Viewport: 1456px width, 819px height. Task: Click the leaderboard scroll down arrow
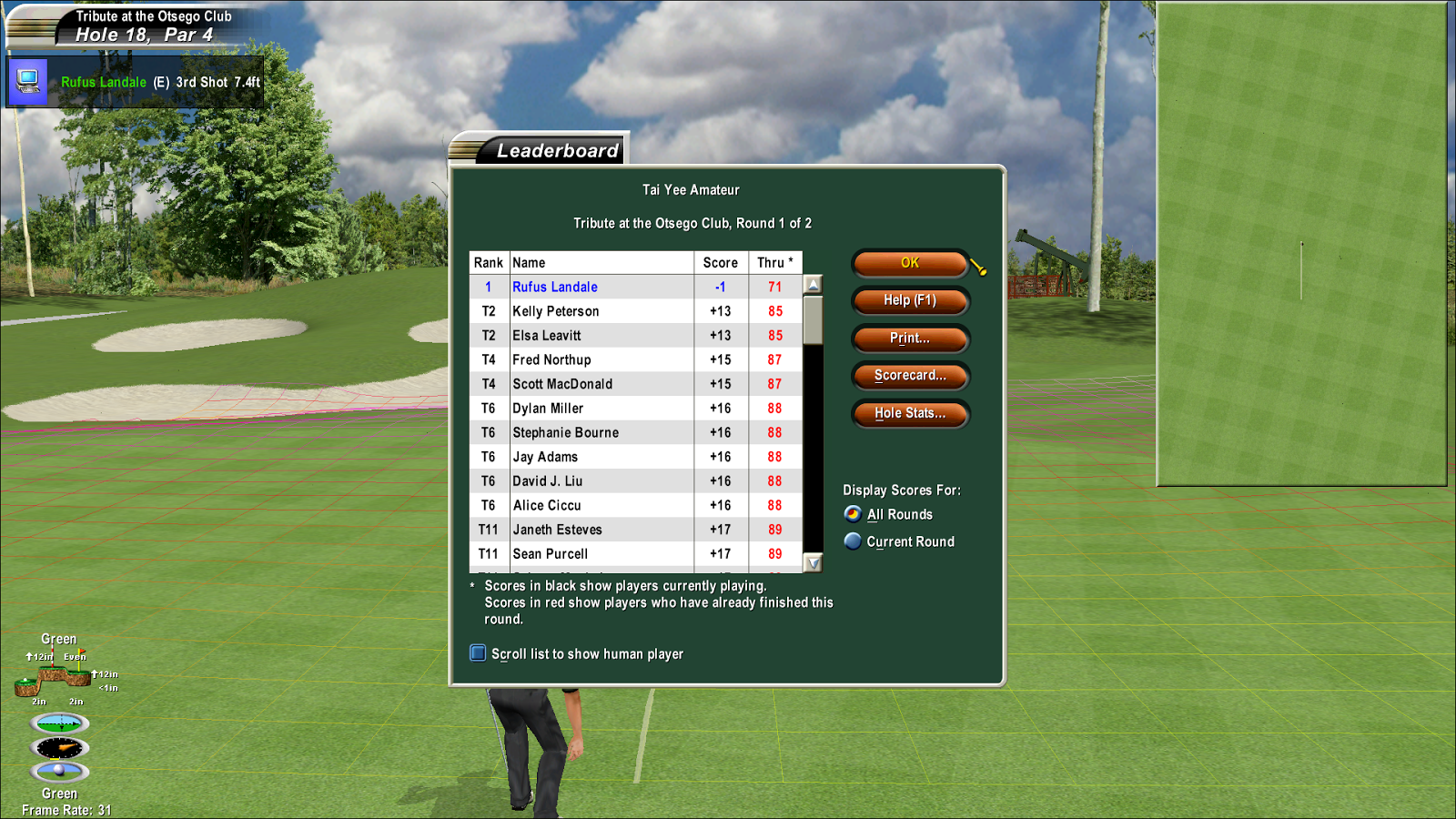[x=814, y=563]
